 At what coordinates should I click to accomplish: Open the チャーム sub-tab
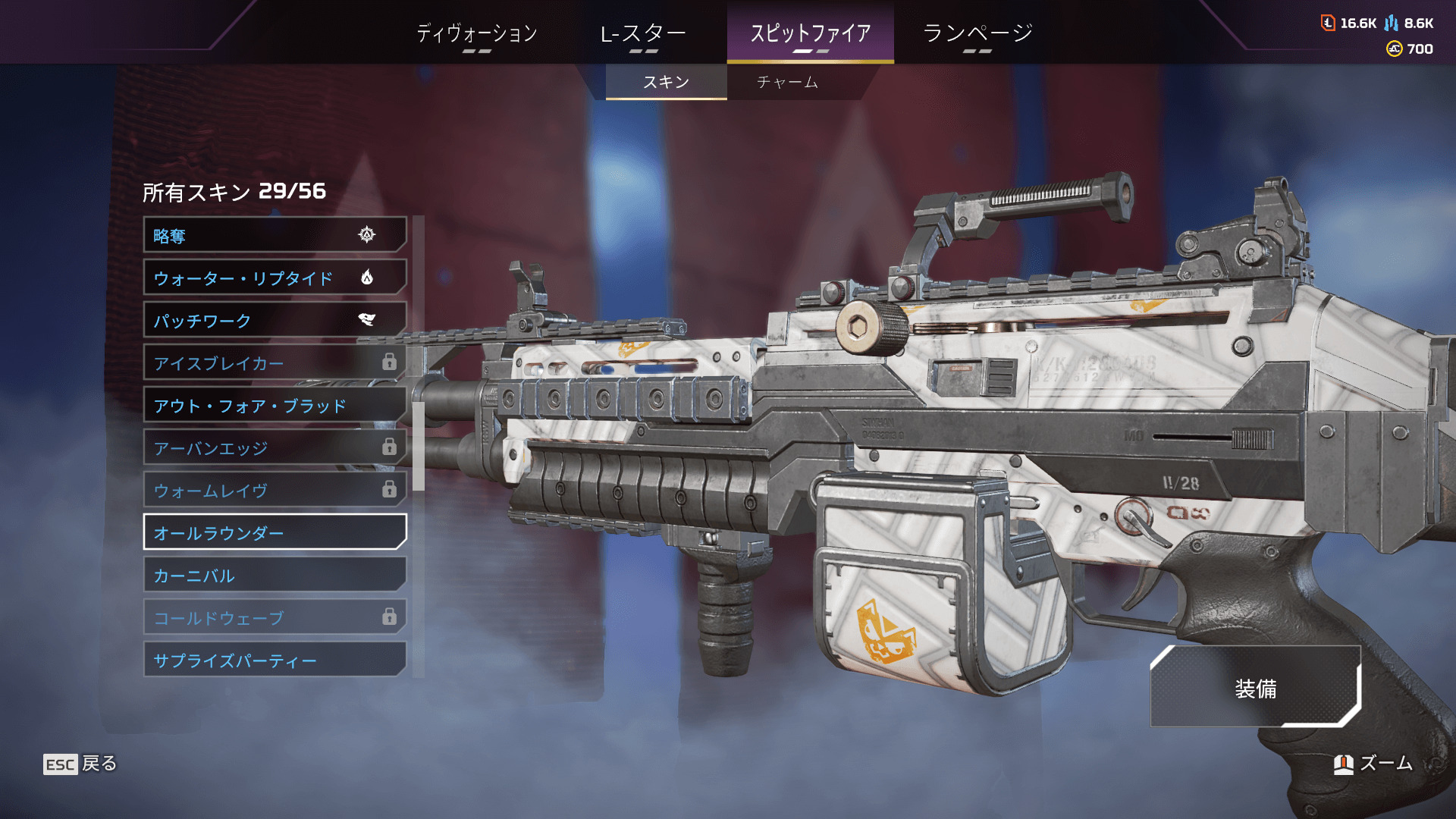click(x=787, y=82)
